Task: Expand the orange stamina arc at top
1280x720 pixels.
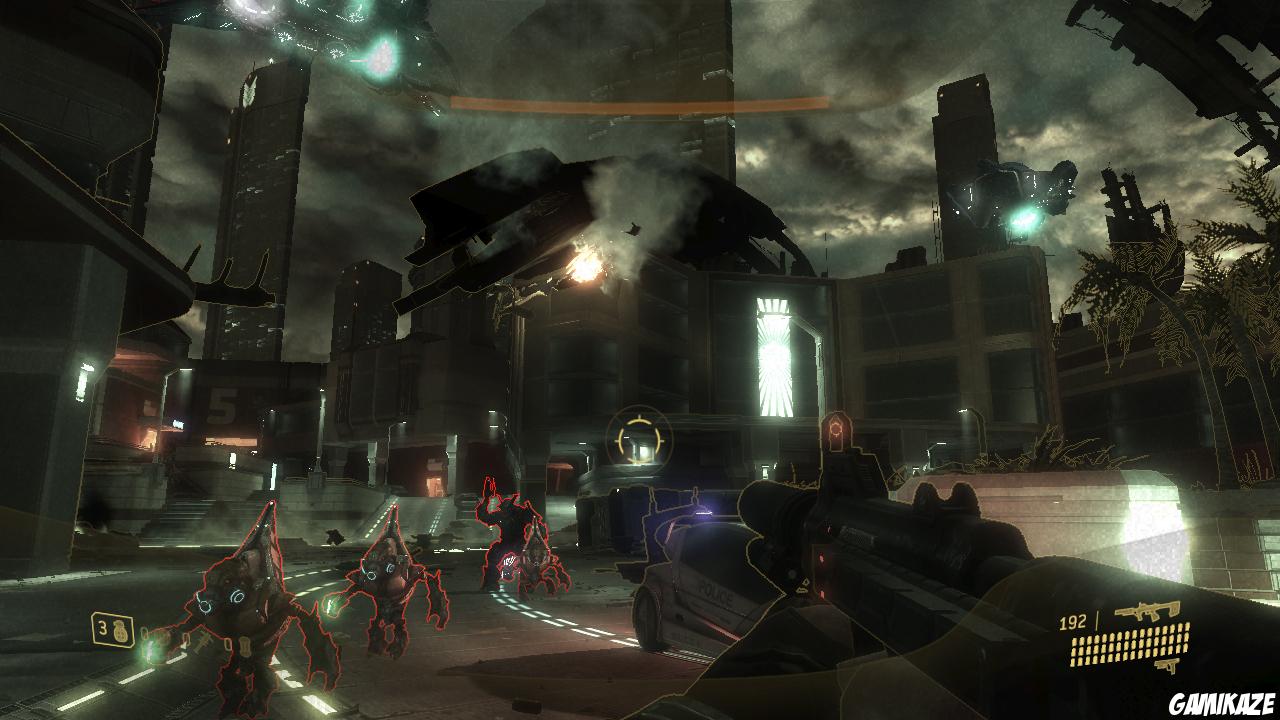Action: click(x=640, y=100)
